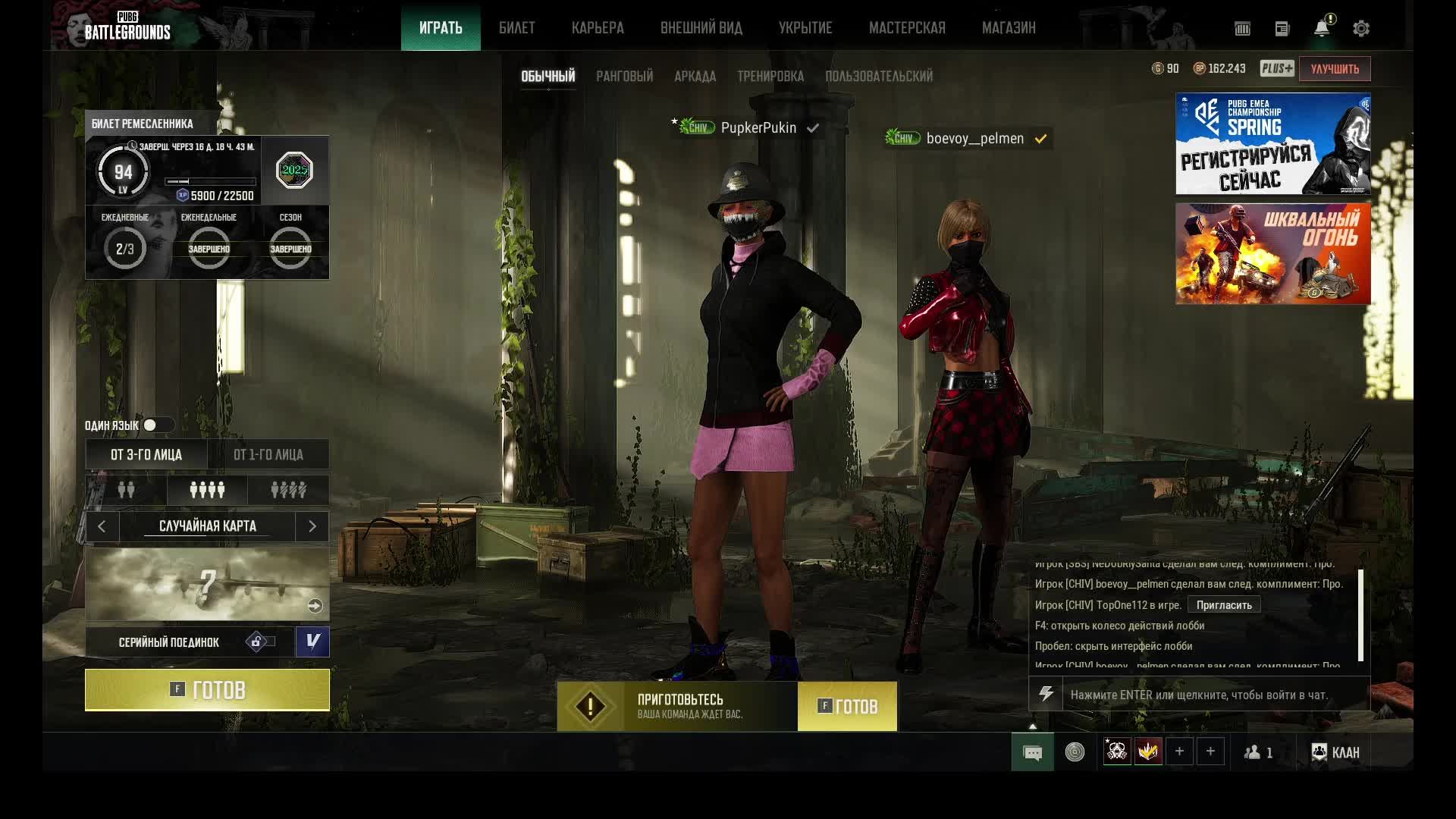
Task: Select the Аркада mode tab
Action: (x=695, y=77)
